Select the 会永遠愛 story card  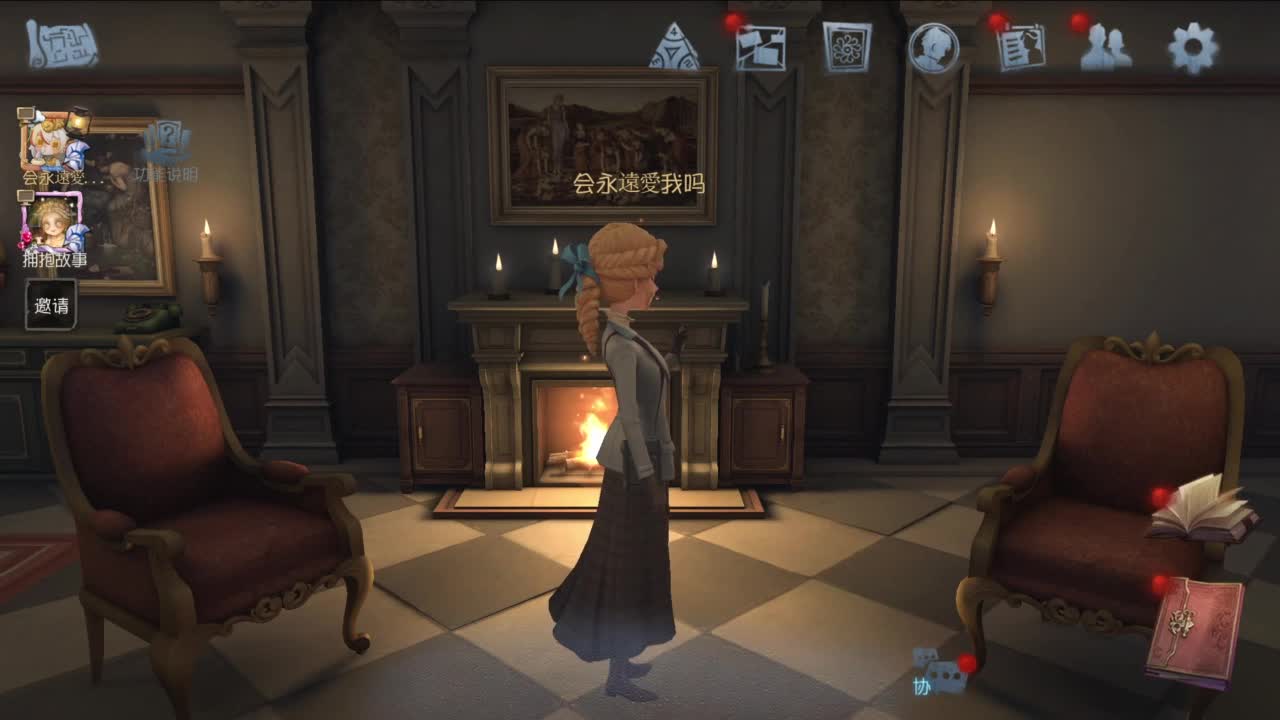point(55,140)
